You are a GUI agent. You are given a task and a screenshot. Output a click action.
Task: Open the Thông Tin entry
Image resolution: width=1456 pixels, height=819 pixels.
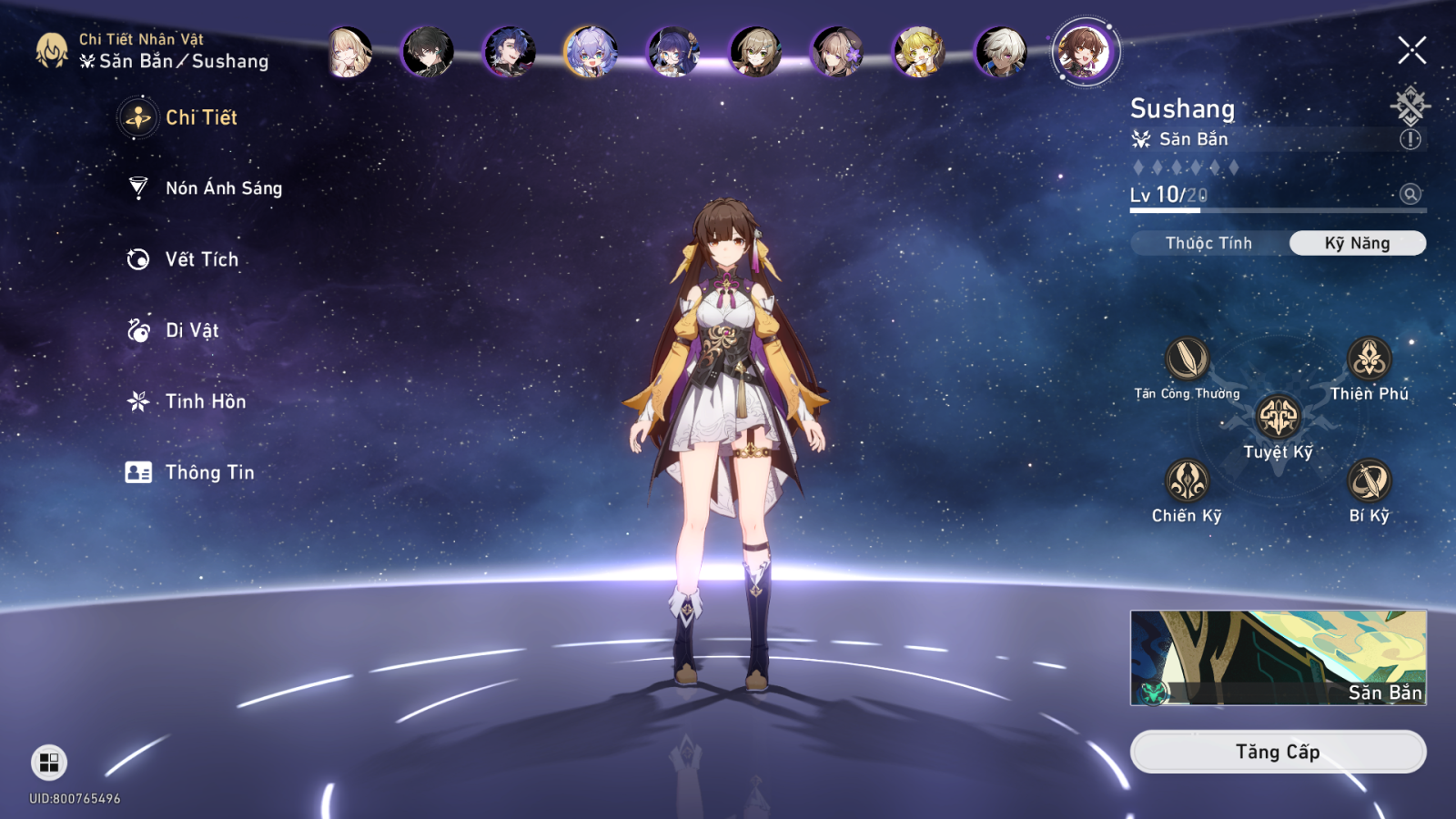[x=208, y=472]
